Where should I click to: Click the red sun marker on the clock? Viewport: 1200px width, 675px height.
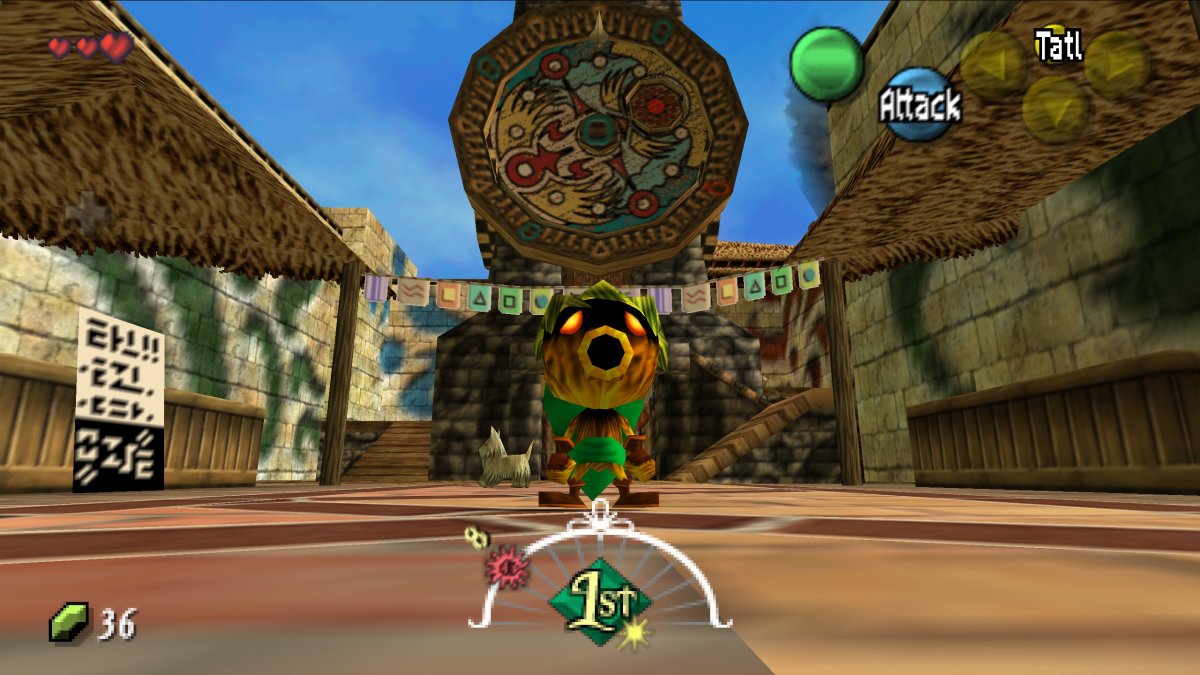coord(507,568)
